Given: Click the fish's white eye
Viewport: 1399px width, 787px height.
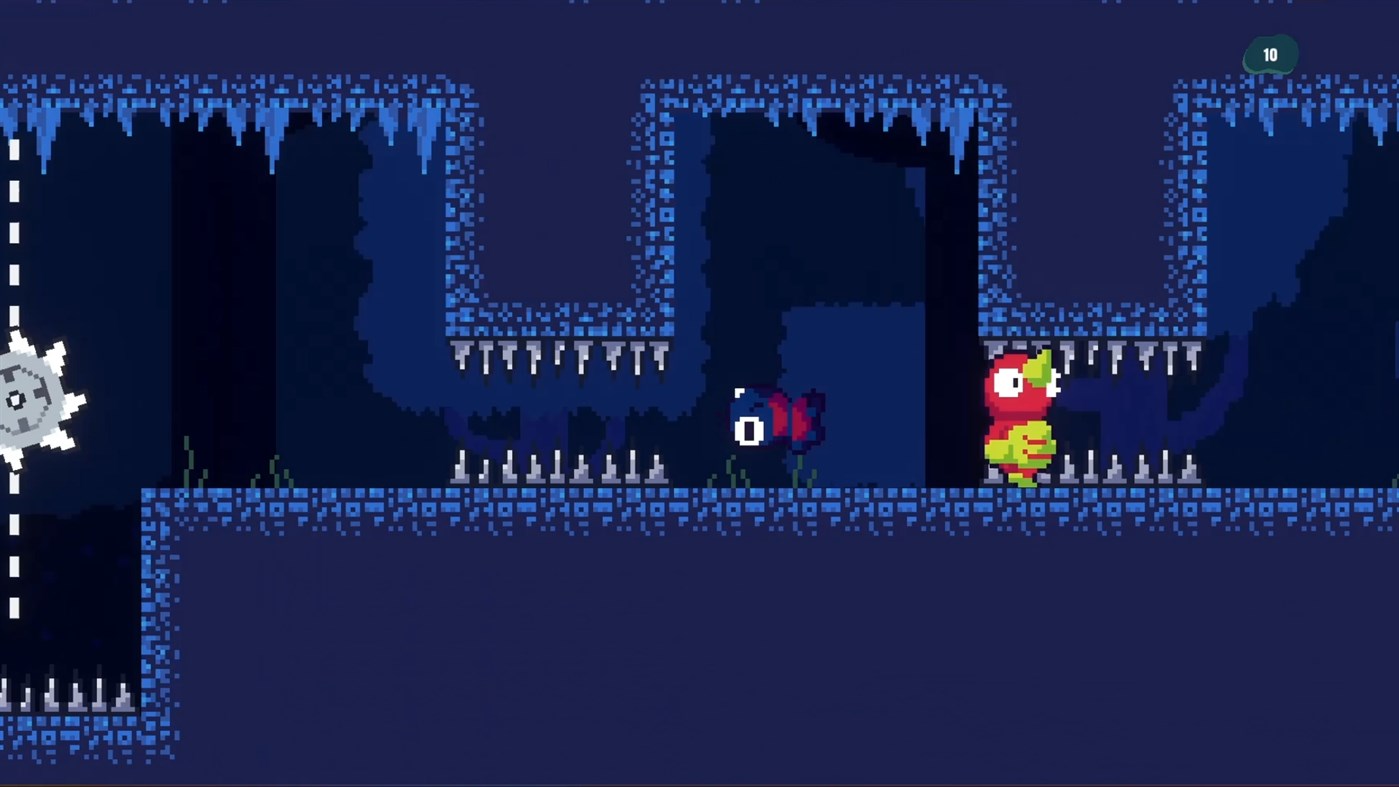Looking at the screenshot, I should tap(749, 430).
